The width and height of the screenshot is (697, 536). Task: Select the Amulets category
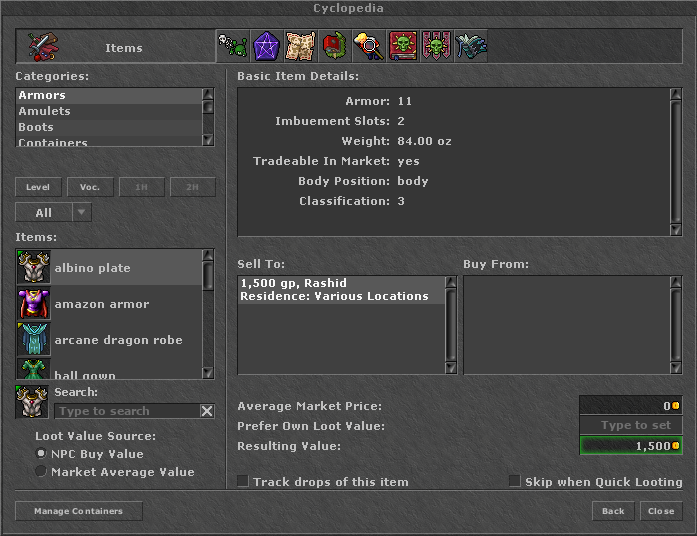coord(44,111)
